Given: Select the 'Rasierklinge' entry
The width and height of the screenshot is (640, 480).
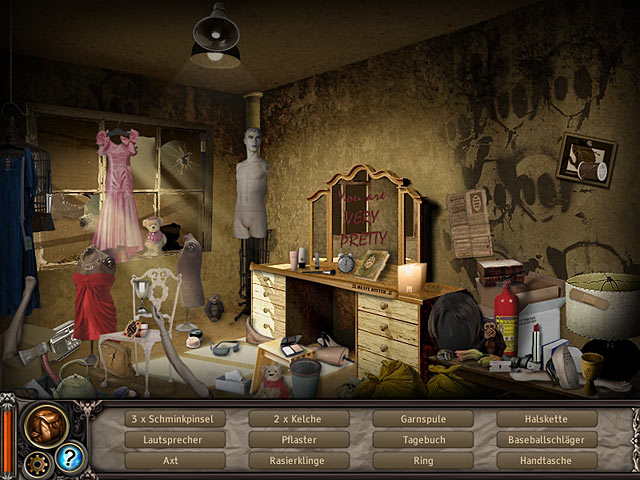Looking at the screenshot, I should click(297, 461).
